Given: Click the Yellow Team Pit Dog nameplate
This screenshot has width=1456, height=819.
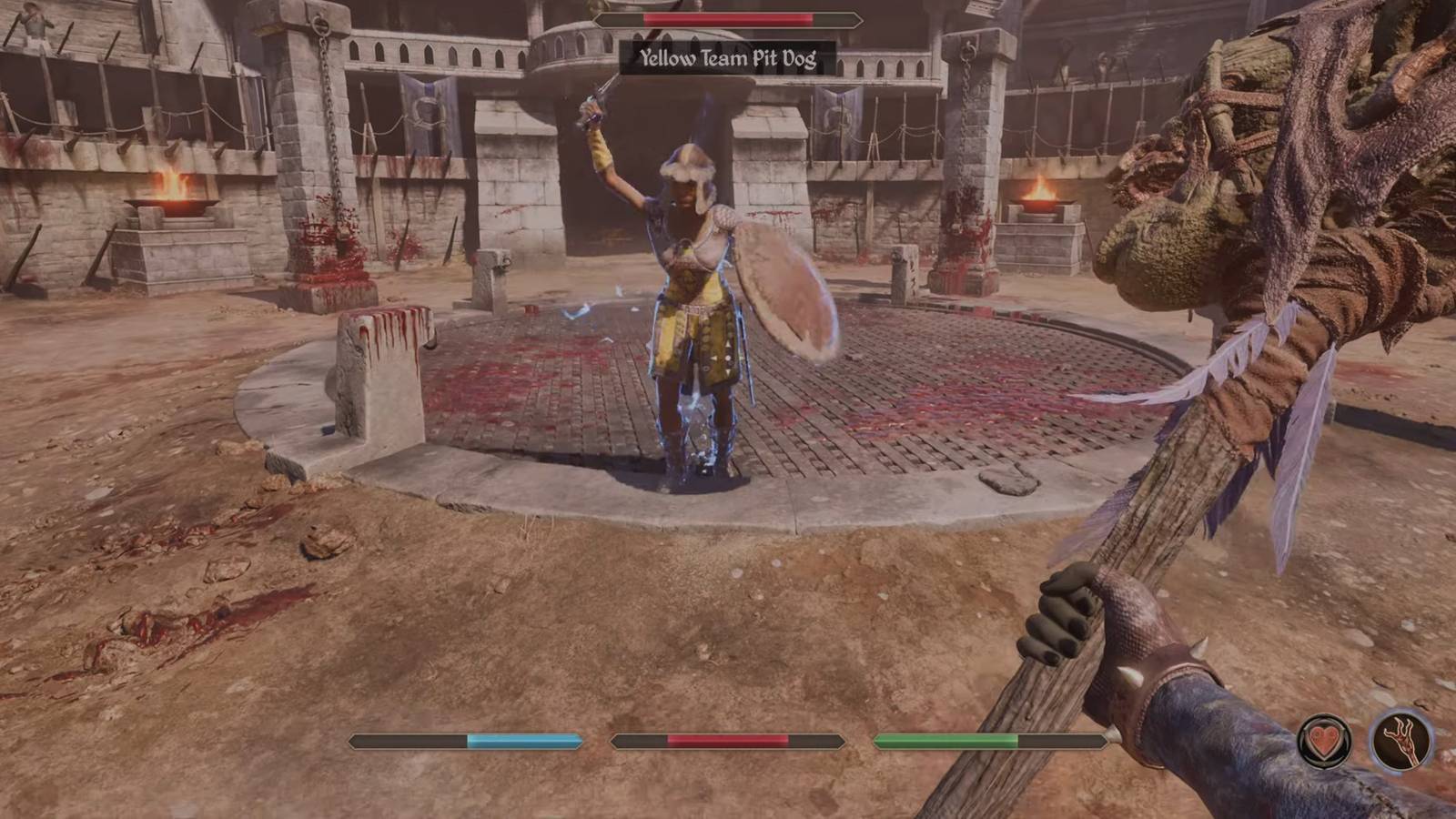Looking at the screenshot, I should pyautogui.click(x=727, y=56).
